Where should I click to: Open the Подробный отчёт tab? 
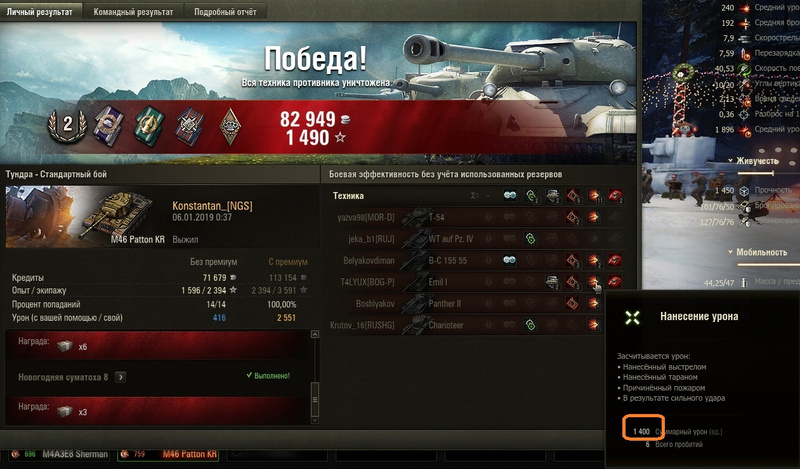[225, 12]
